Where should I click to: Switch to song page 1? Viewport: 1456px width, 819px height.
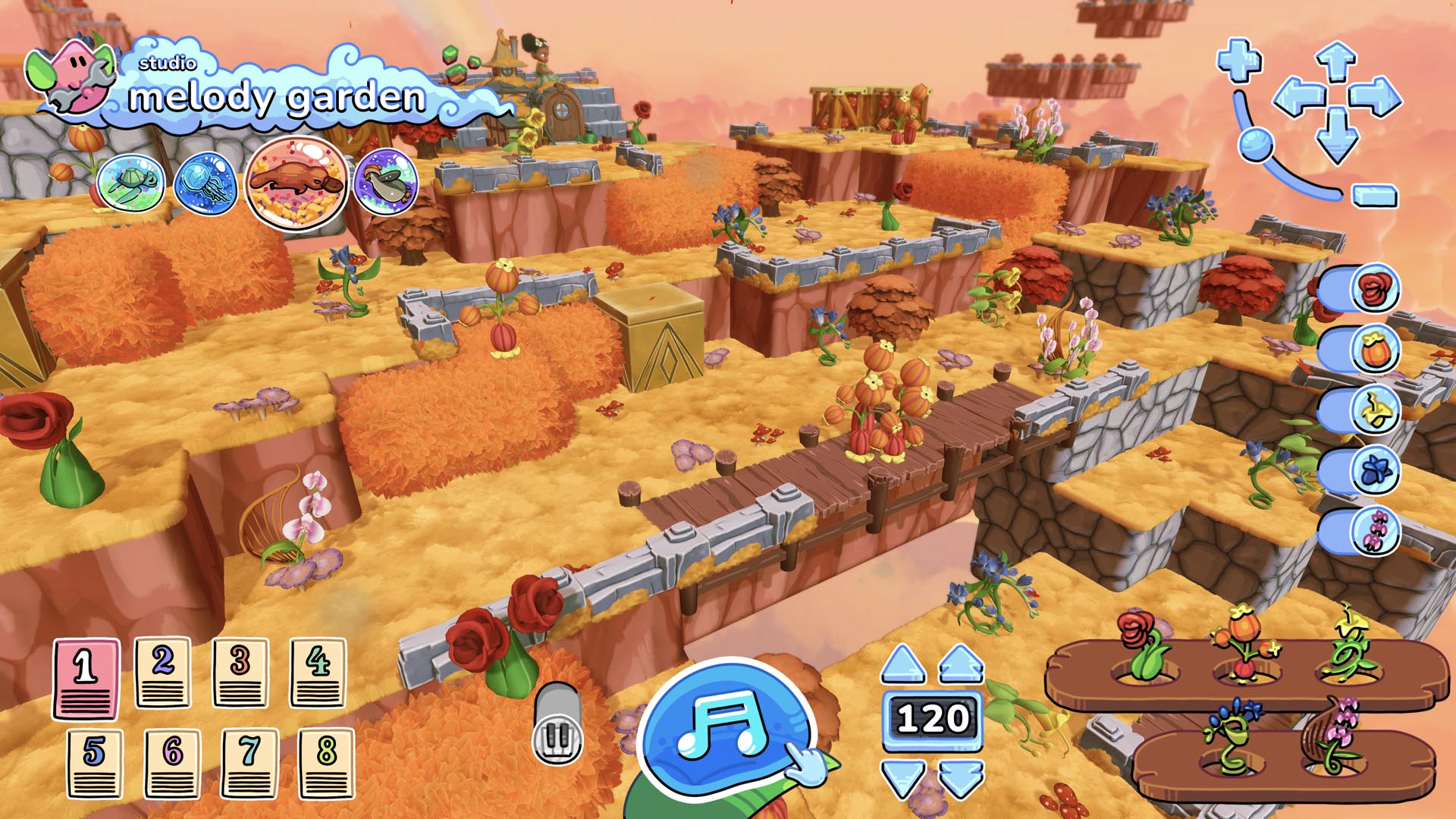point(86,677)
